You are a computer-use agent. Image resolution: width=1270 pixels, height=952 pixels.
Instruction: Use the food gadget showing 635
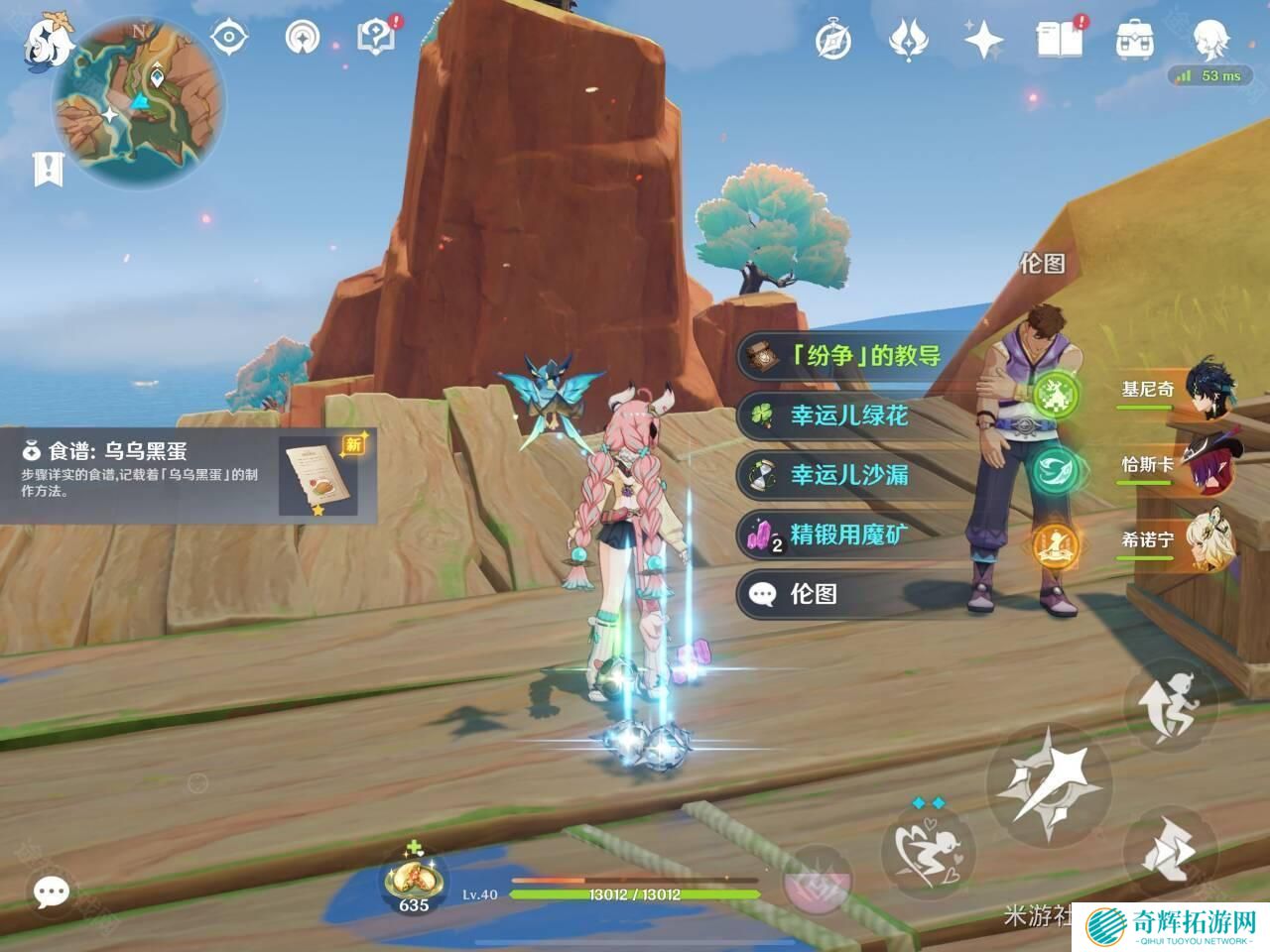coord(413,880)
